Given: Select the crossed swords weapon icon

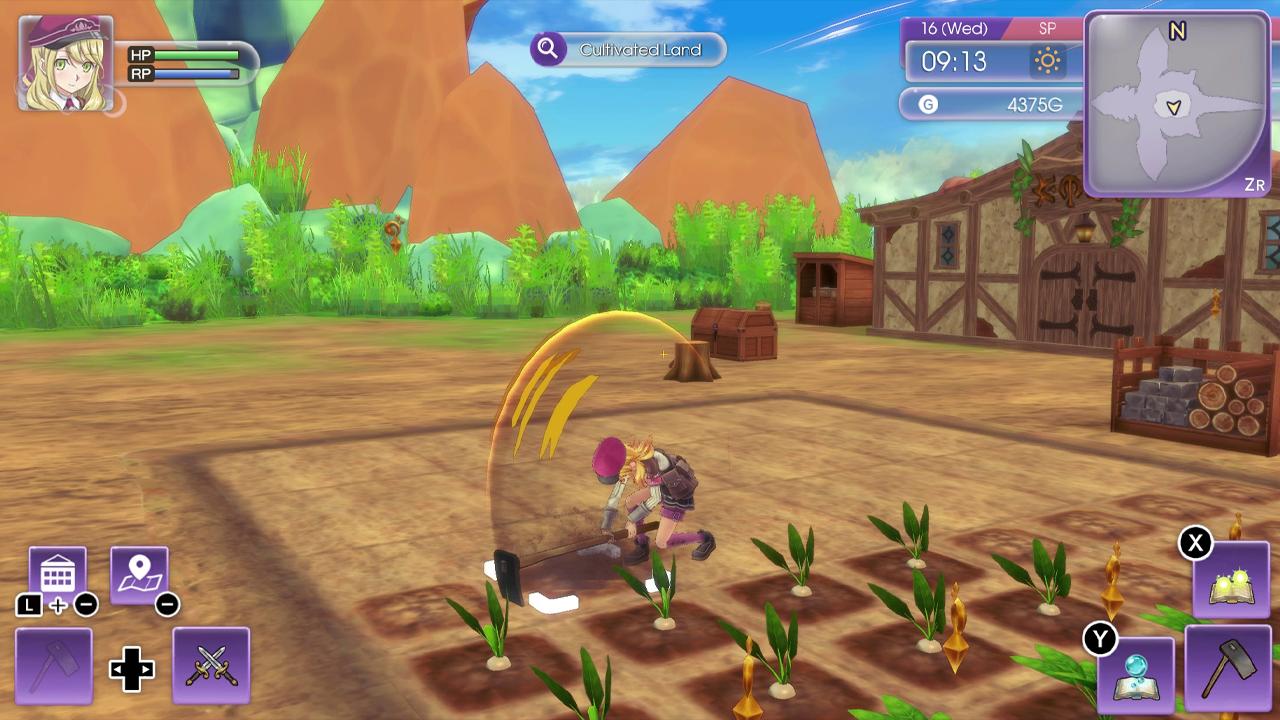Looking at the screenshot, I should pos(212,666).
